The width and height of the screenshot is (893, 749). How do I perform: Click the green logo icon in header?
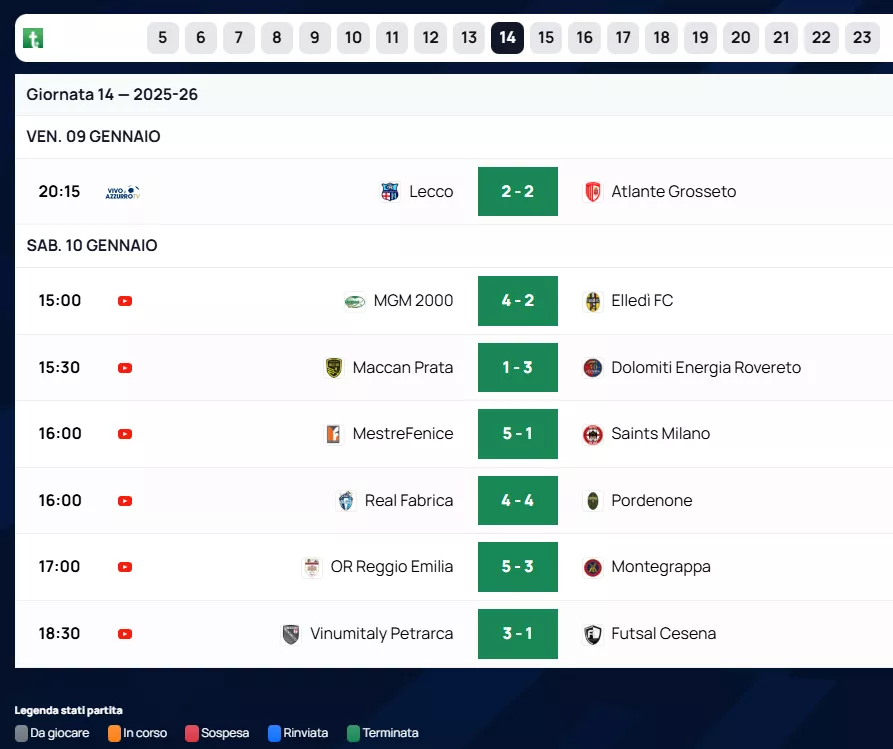[x=33, y=39]
